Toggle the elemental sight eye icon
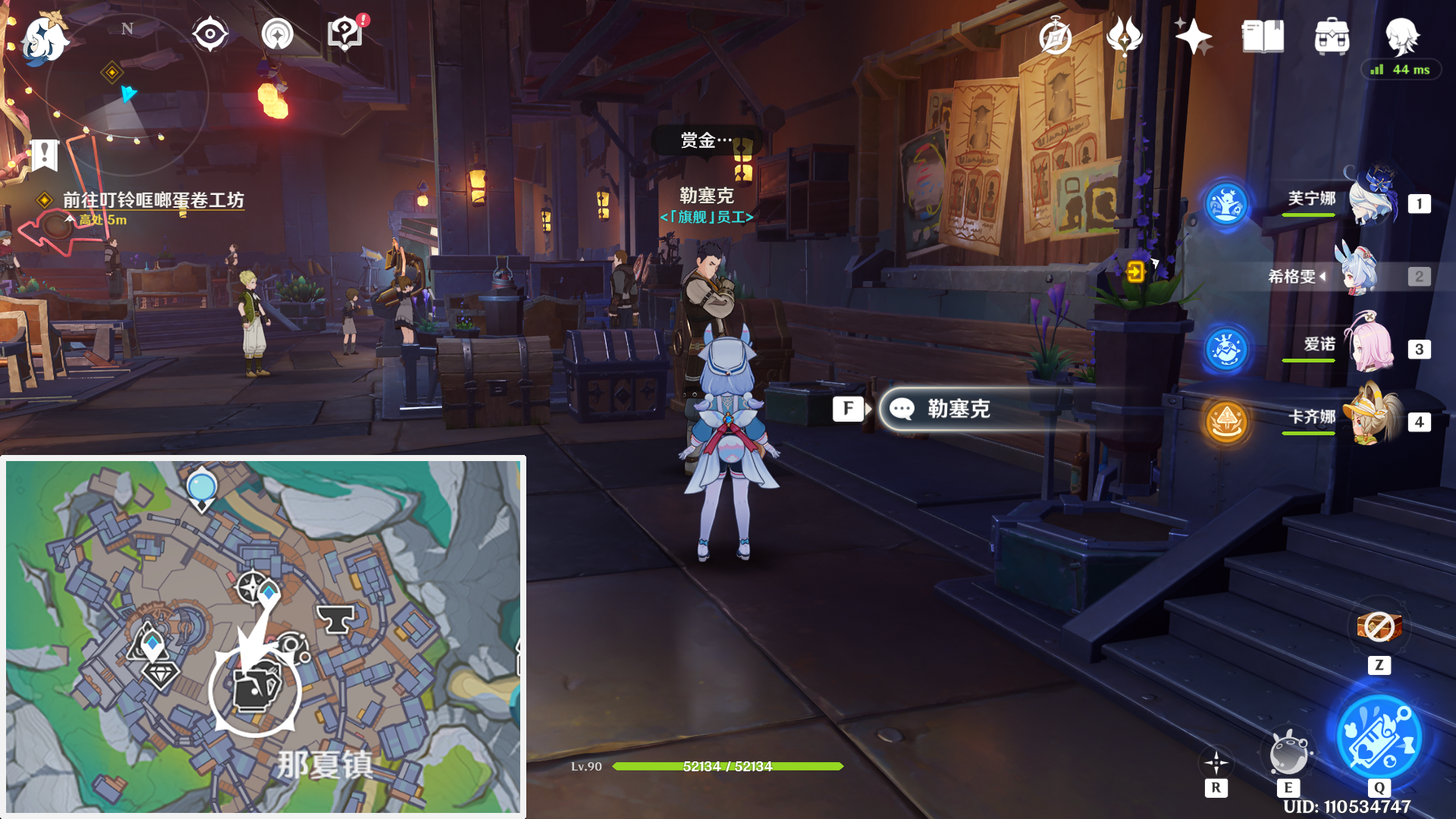Viewport: 1456px width, 819px height. [x=209, y=34]
